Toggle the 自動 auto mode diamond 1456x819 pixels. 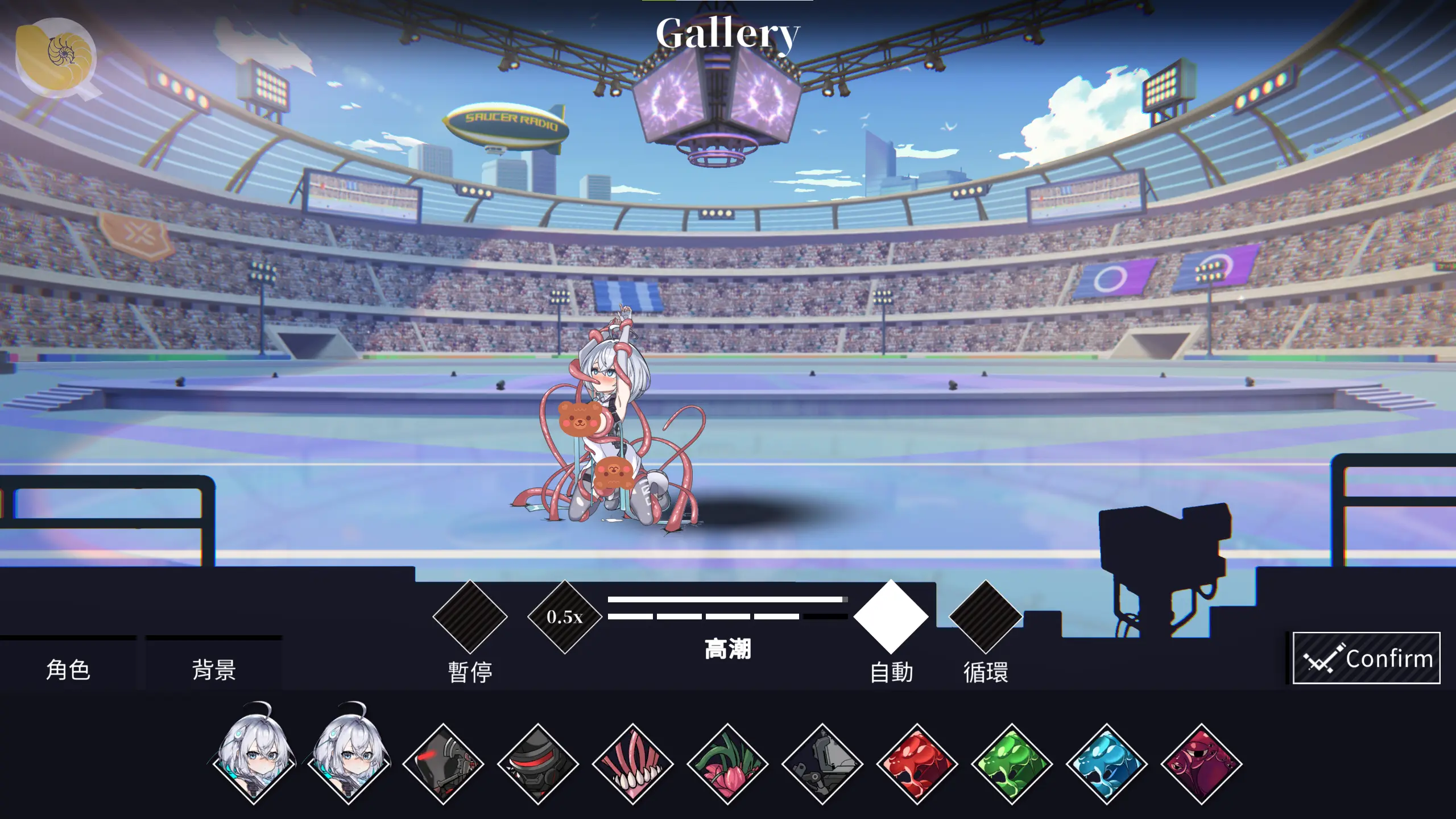pos(891,617)
